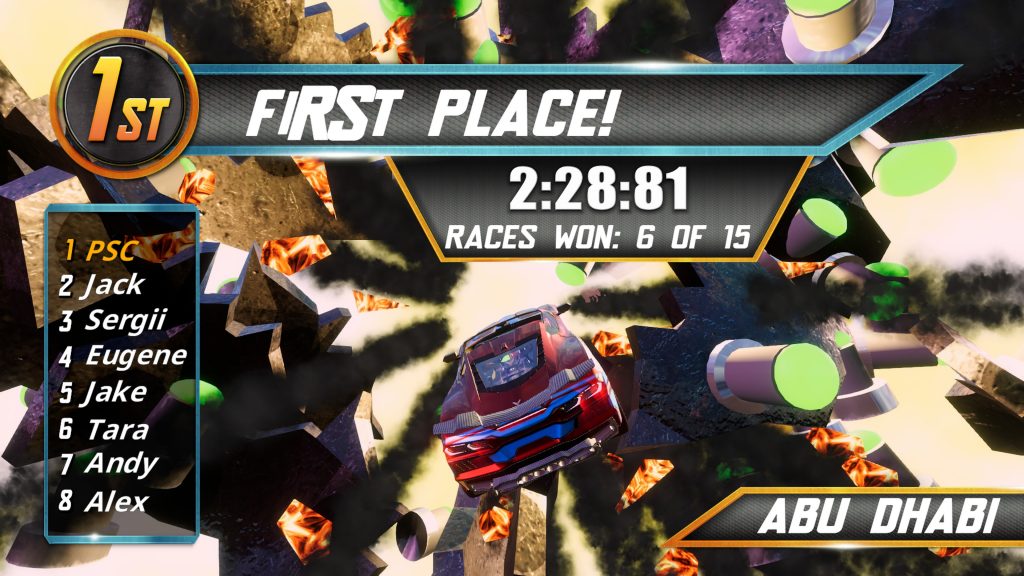Click the Abu Dhabi track name banner

point(875,519)
